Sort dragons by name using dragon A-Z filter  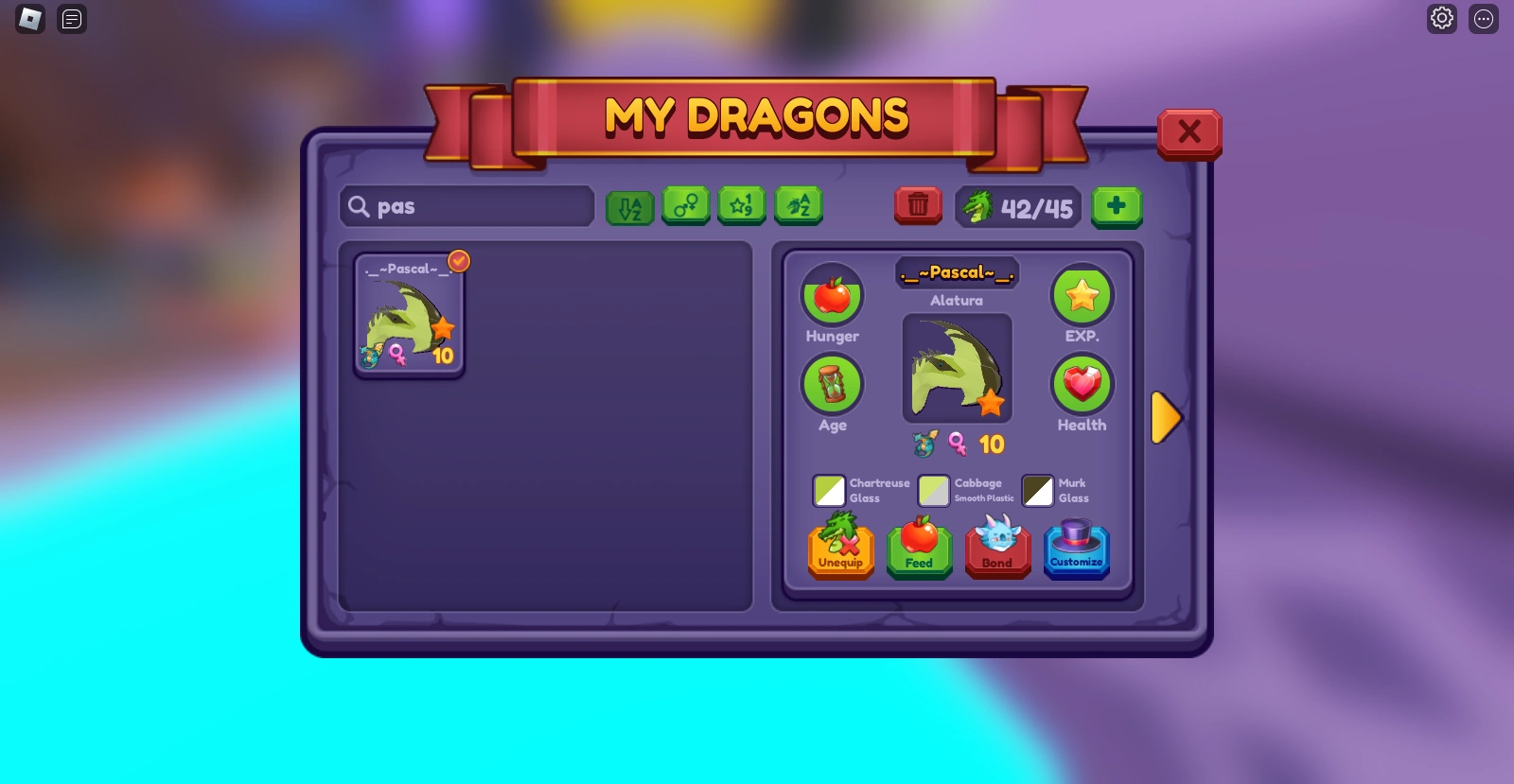798,205
